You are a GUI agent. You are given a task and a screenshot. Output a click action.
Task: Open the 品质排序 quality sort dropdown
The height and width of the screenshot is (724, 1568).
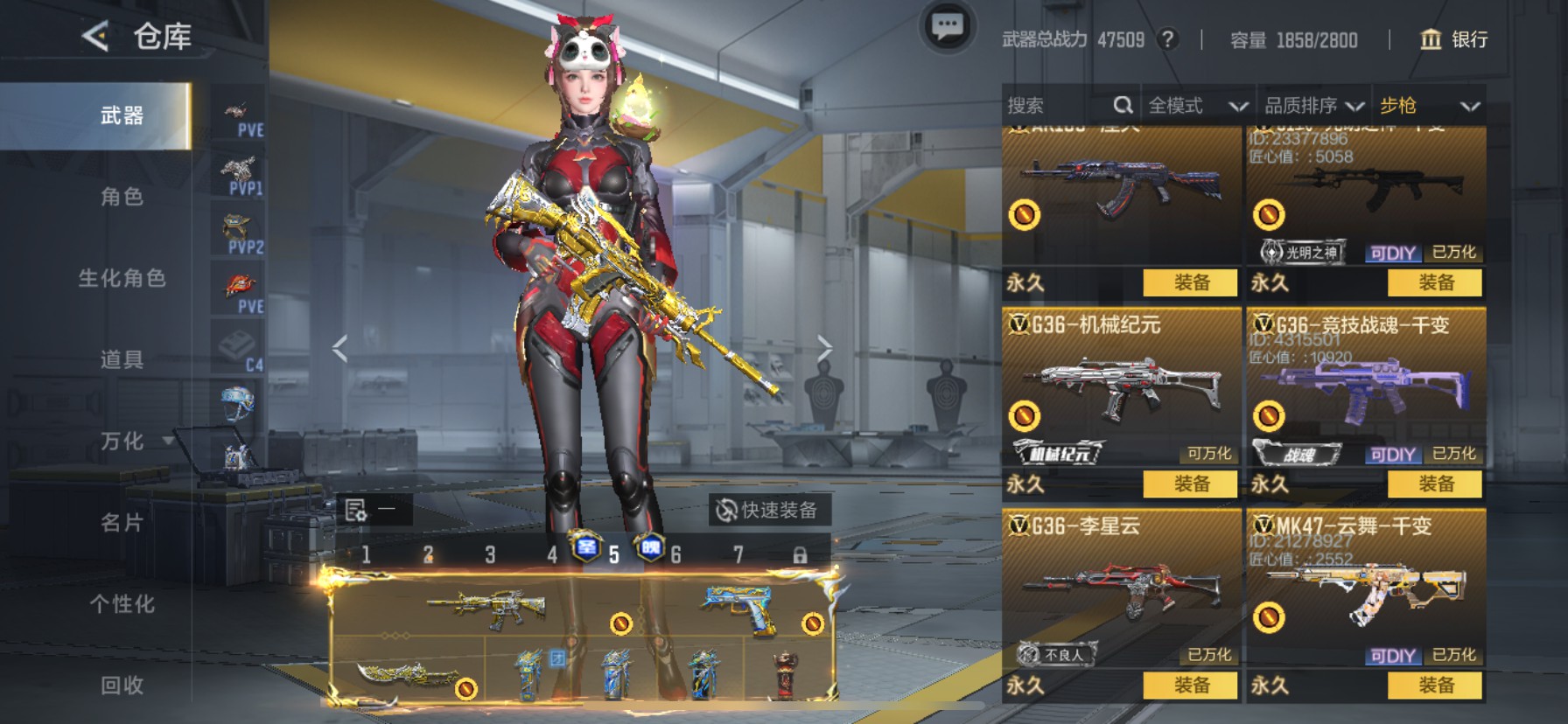click(1312, 105)
